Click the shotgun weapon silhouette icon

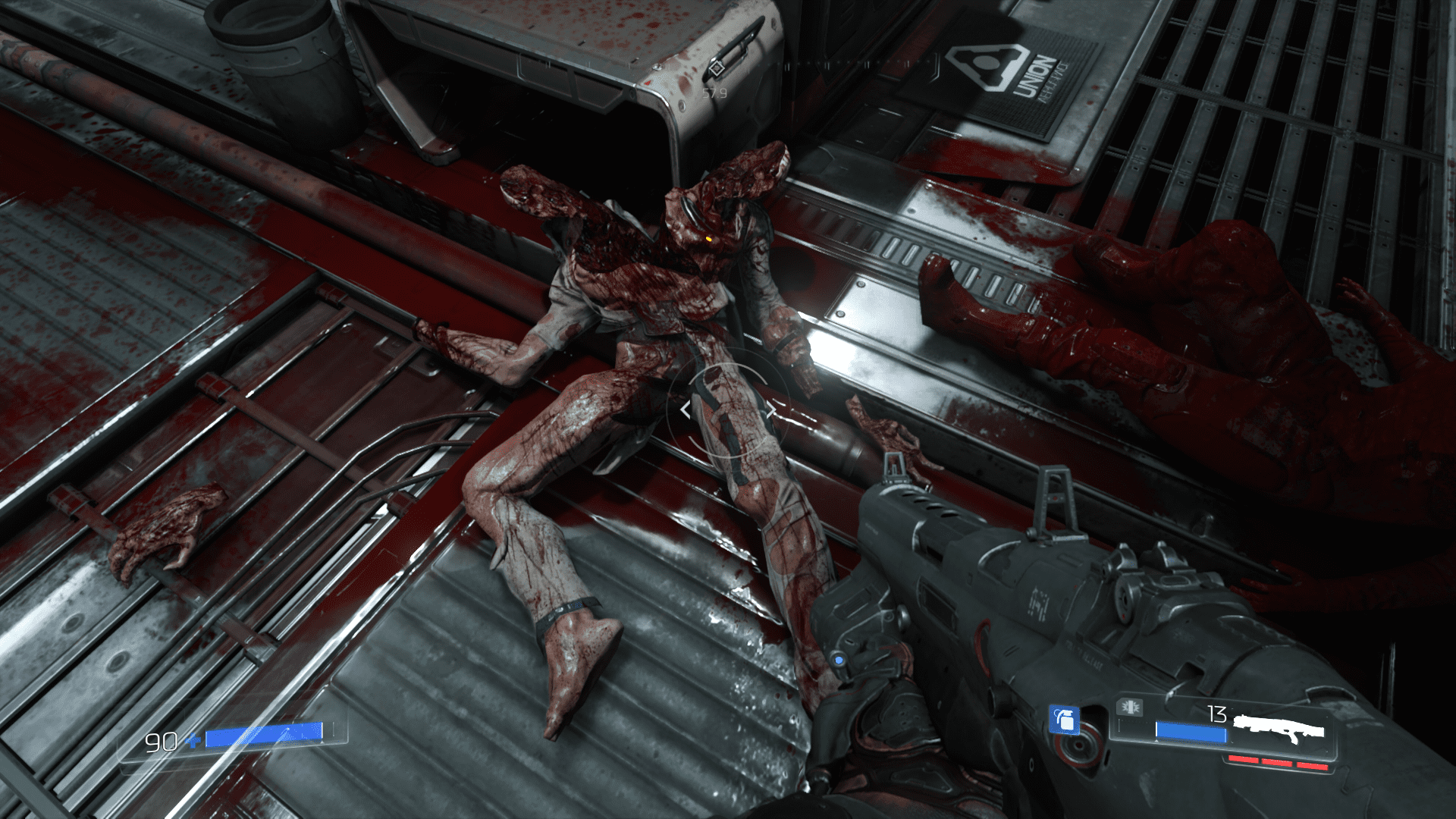pos(1279,728)
